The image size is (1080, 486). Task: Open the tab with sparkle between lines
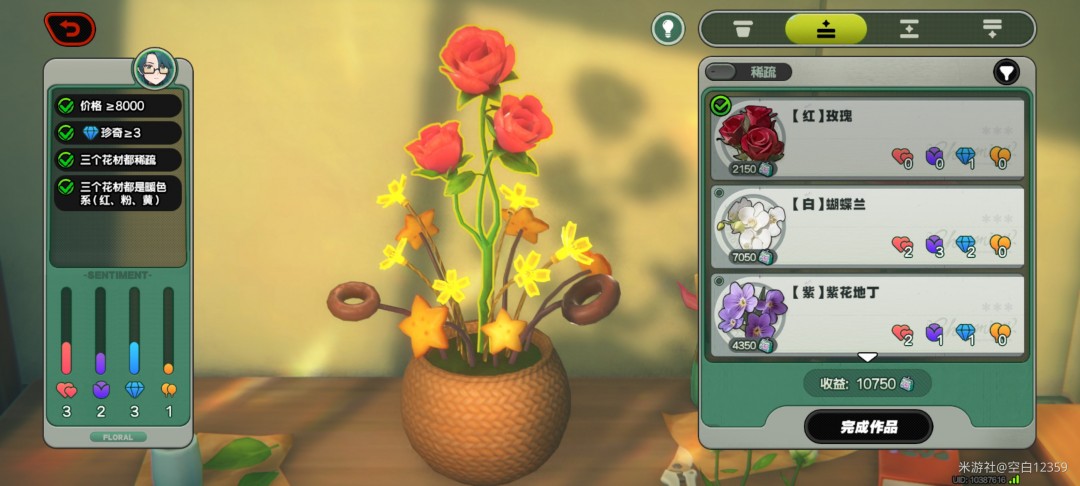coord(908,29)
